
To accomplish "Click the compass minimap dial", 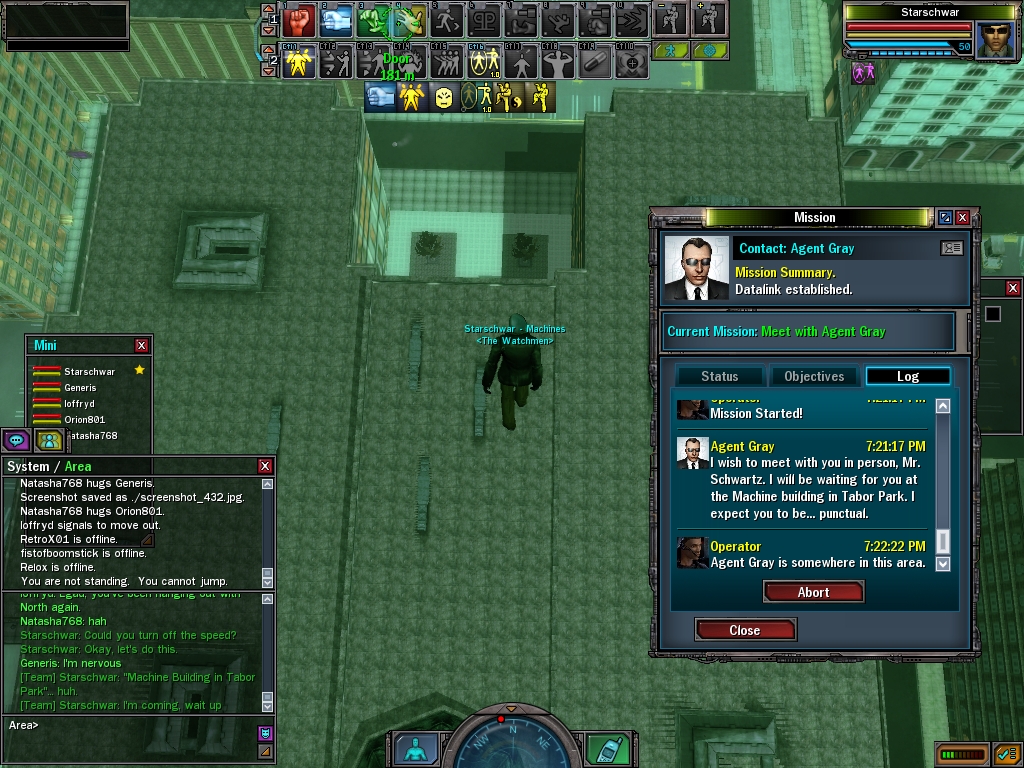I will coord(511,742).
